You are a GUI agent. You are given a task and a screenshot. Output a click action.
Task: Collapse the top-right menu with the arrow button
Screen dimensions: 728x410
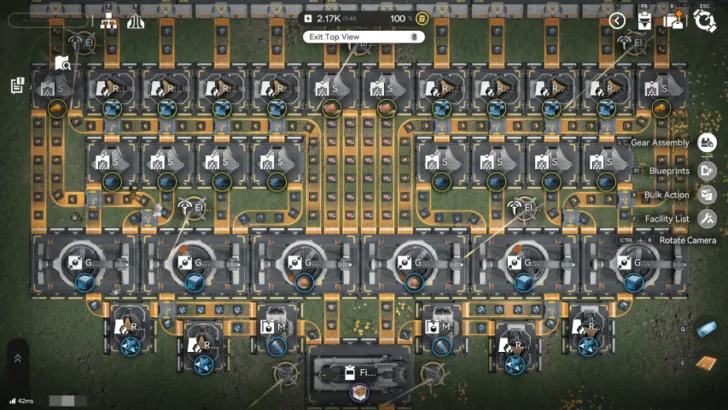(x=618, y=20)
